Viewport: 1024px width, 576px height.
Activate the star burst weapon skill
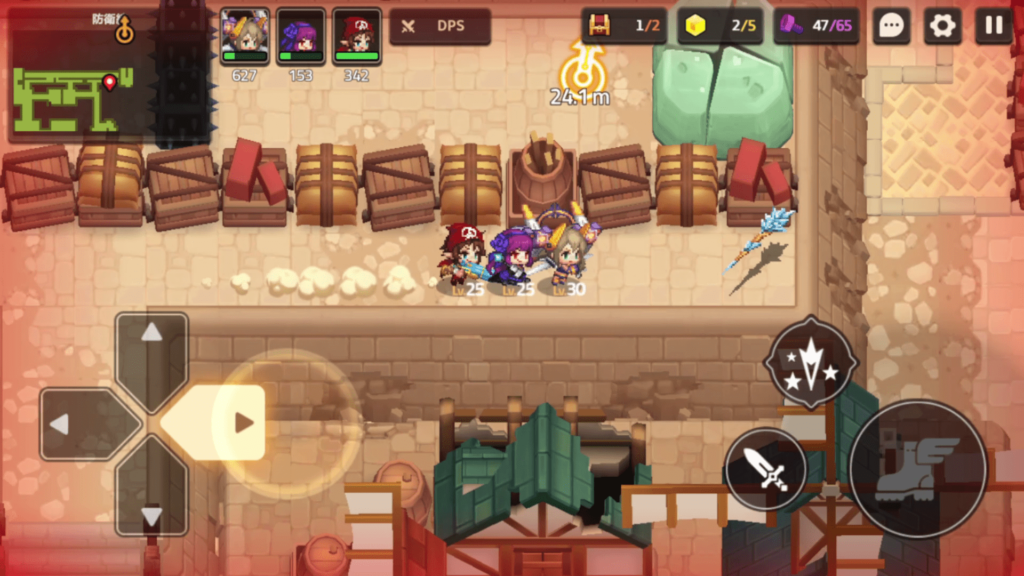(810, 361)
